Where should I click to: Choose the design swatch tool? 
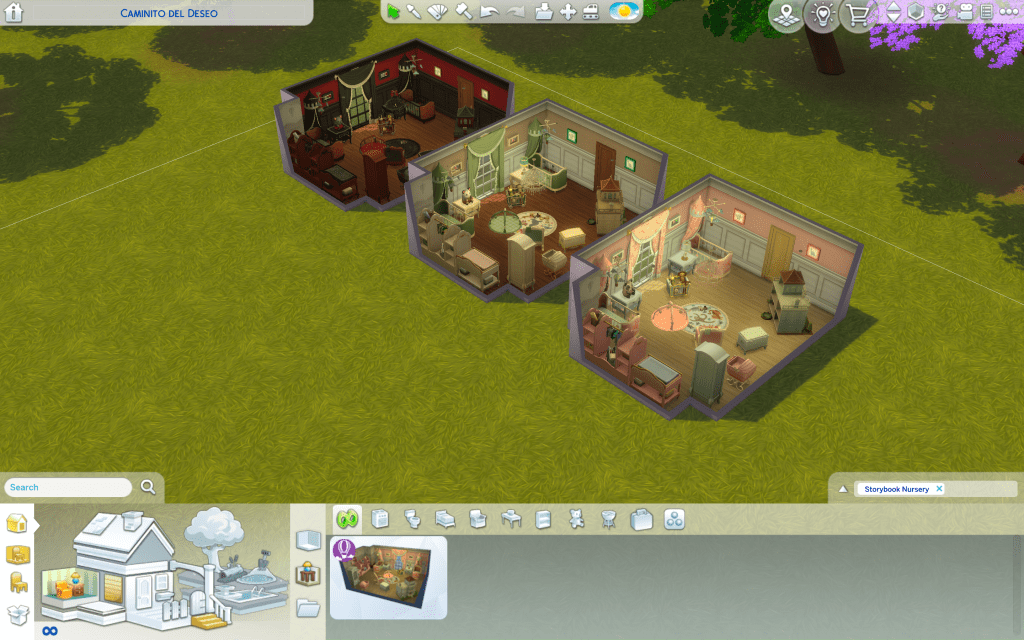pos(438,12)
